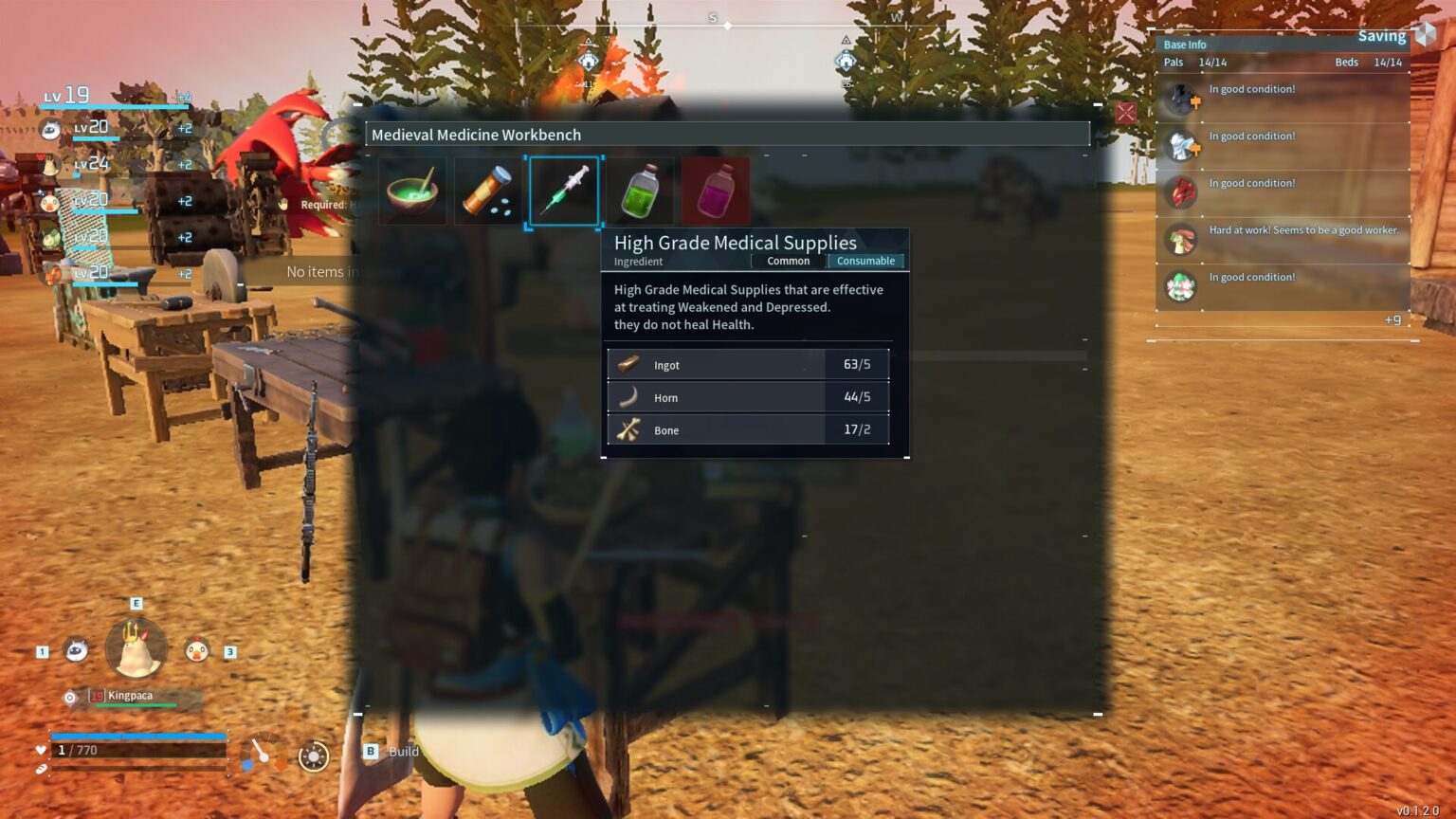
Task: Switch to the Common tab
Action: [x=788, y=261]
